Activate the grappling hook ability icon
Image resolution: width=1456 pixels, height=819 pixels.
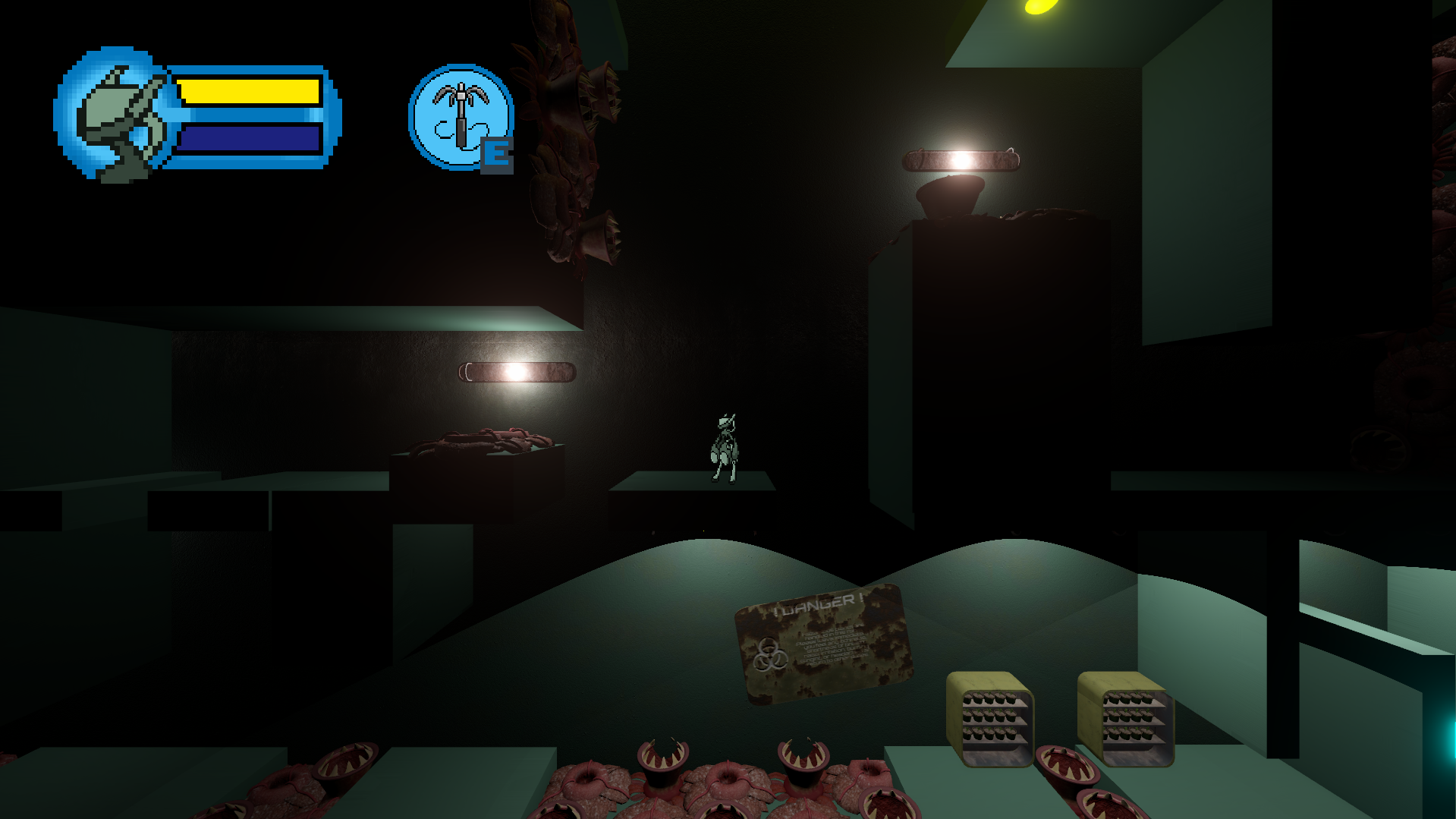pos(461,117)
